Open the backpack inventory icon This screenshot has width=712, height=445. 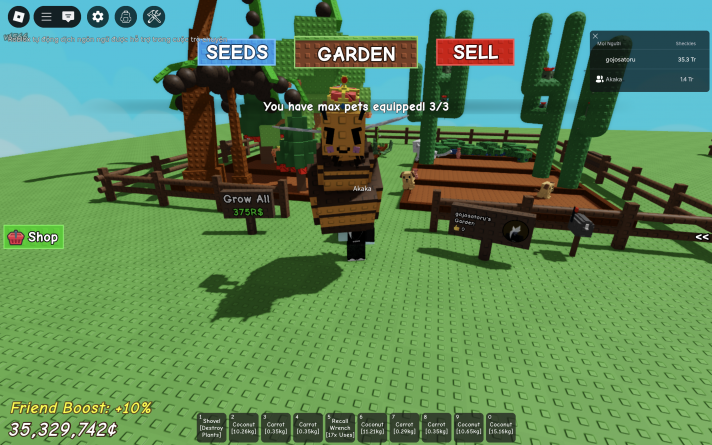(x=125, y=16)
